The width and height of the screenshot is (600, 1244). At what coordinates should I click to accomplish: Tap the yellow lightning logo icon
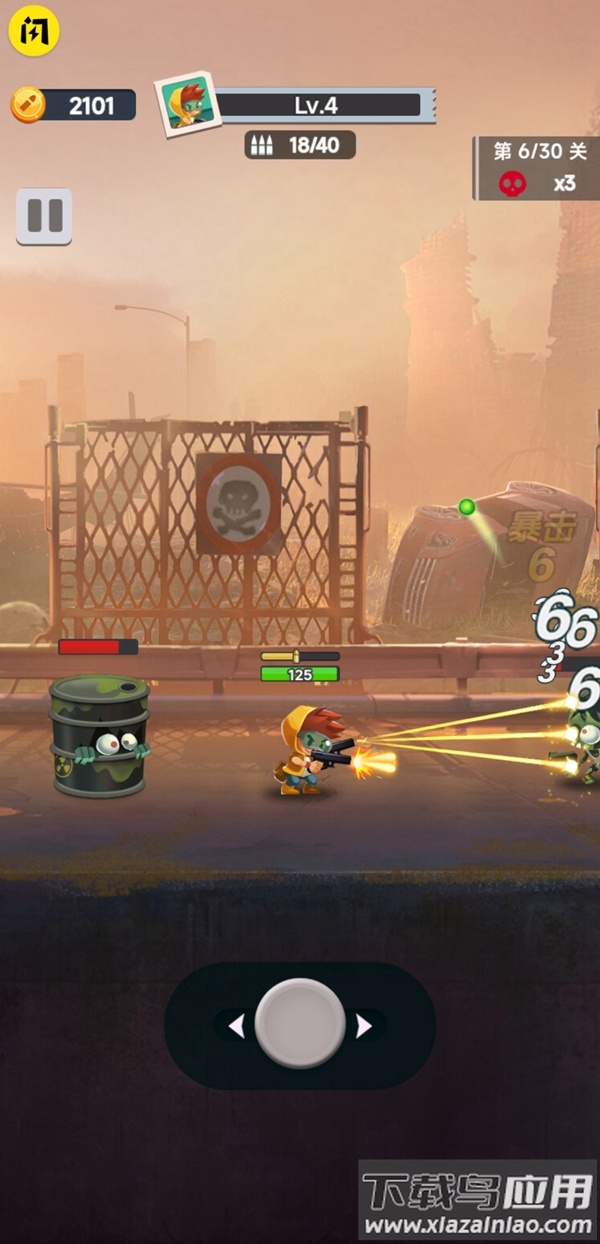point(34,32)
